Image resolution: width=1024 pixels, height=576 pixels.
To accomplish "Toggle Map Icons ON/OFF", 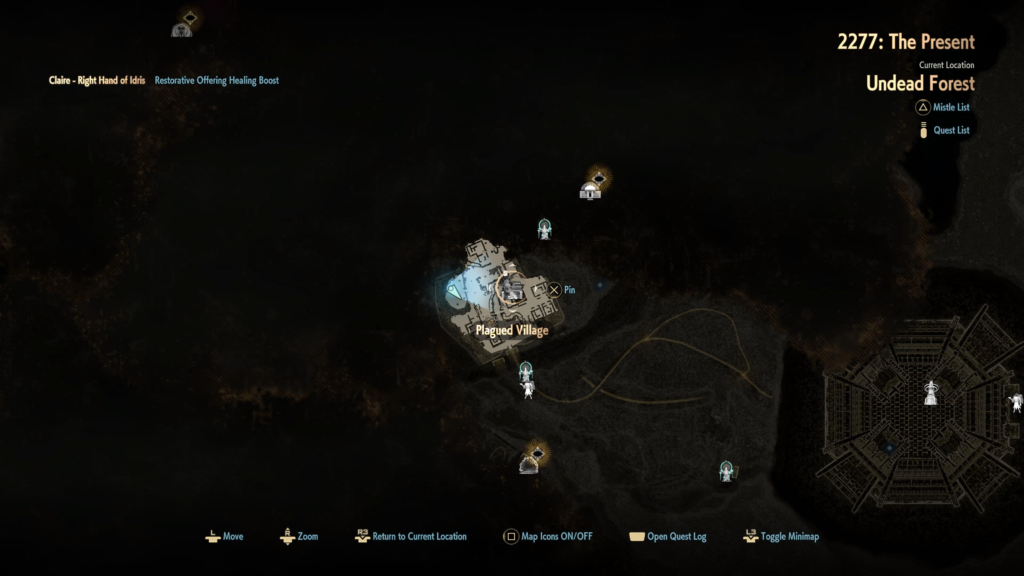I will point(547,537).
